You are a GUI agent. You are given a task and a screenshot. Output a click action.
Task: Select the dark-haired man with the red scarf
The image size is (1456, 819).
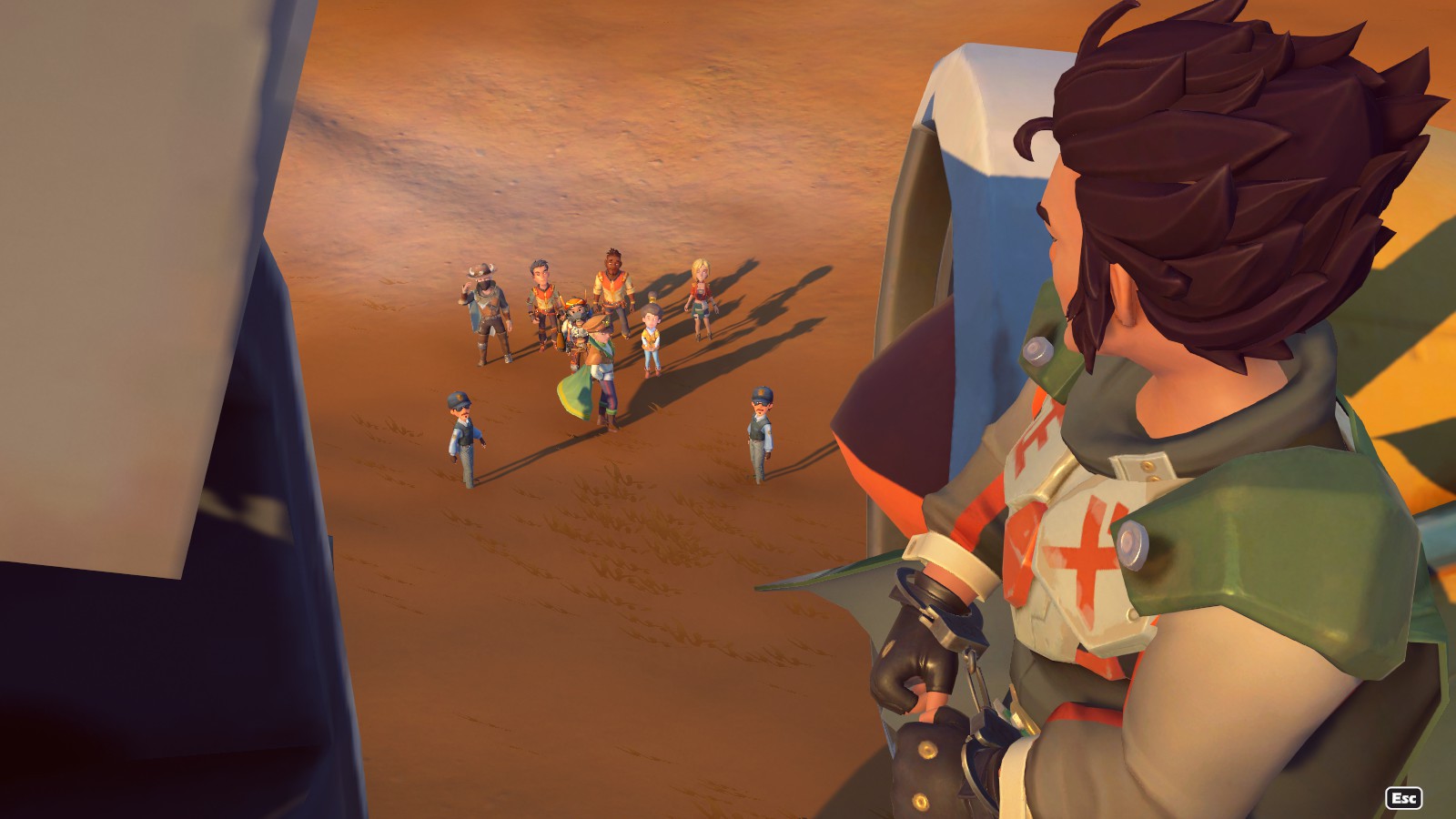click(x=541, y=293)
